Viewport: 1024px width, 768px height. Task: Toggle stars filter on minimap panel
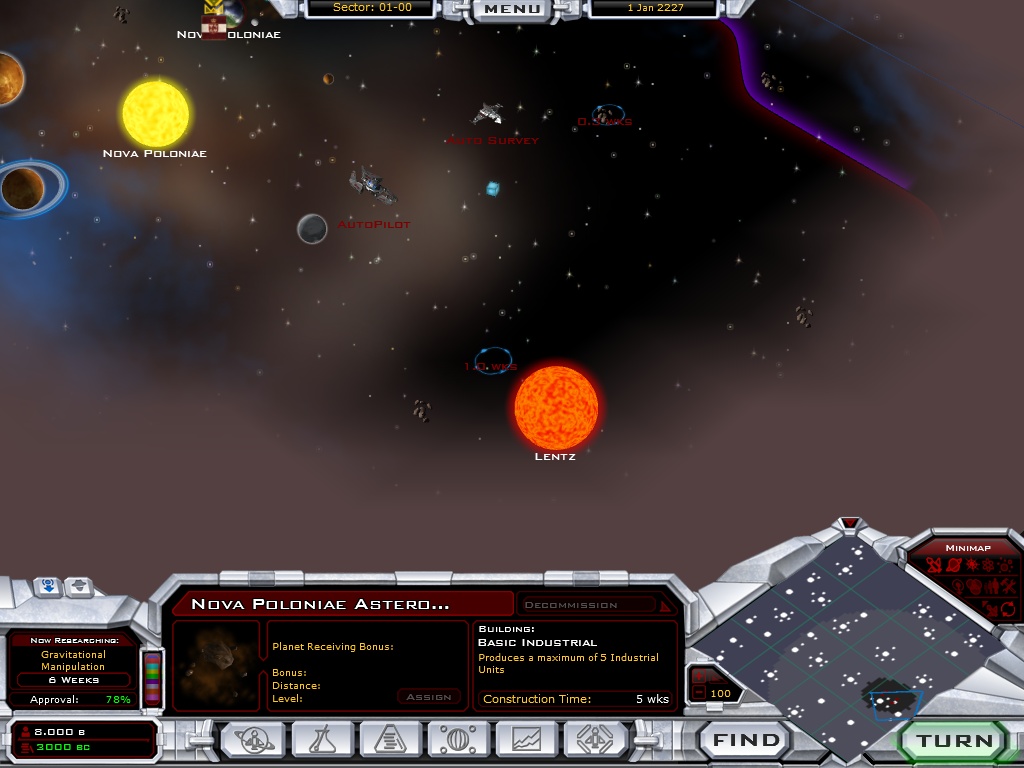click(x=971, y=566)
